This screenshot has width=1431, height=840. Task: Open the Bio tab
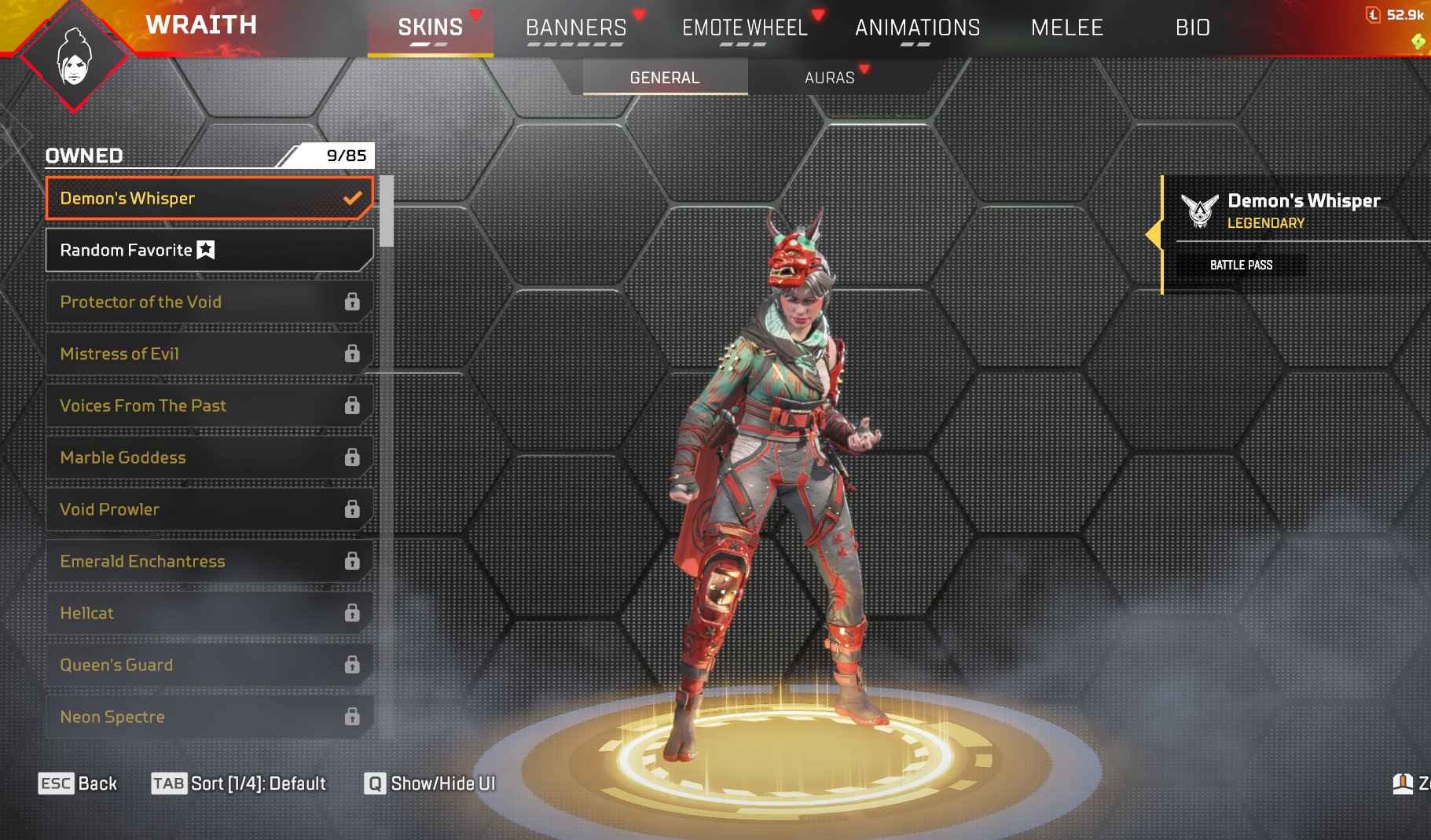(1192, 28)
